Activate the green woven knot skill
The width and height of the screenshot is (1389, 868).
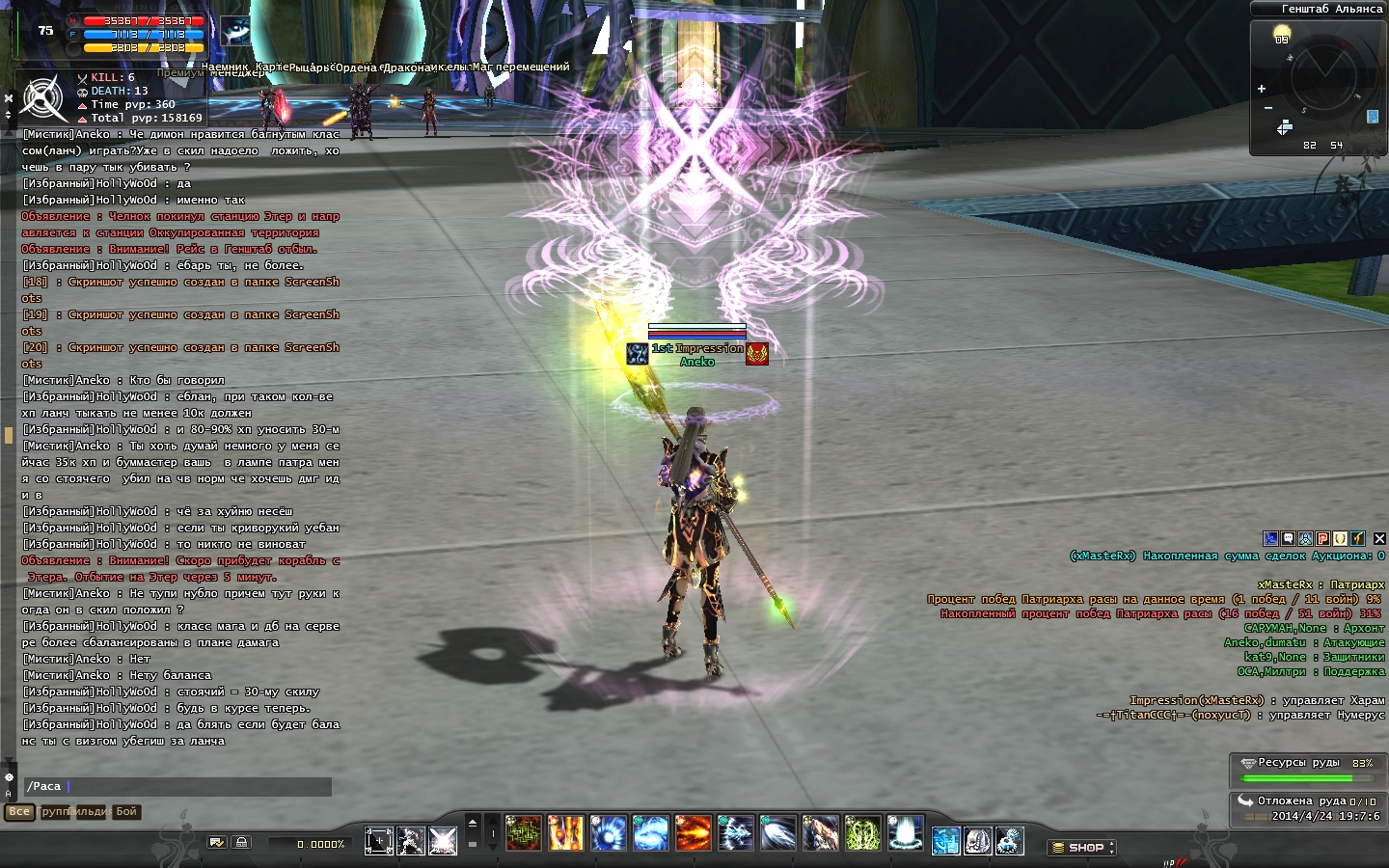click(x=524, y=833)
